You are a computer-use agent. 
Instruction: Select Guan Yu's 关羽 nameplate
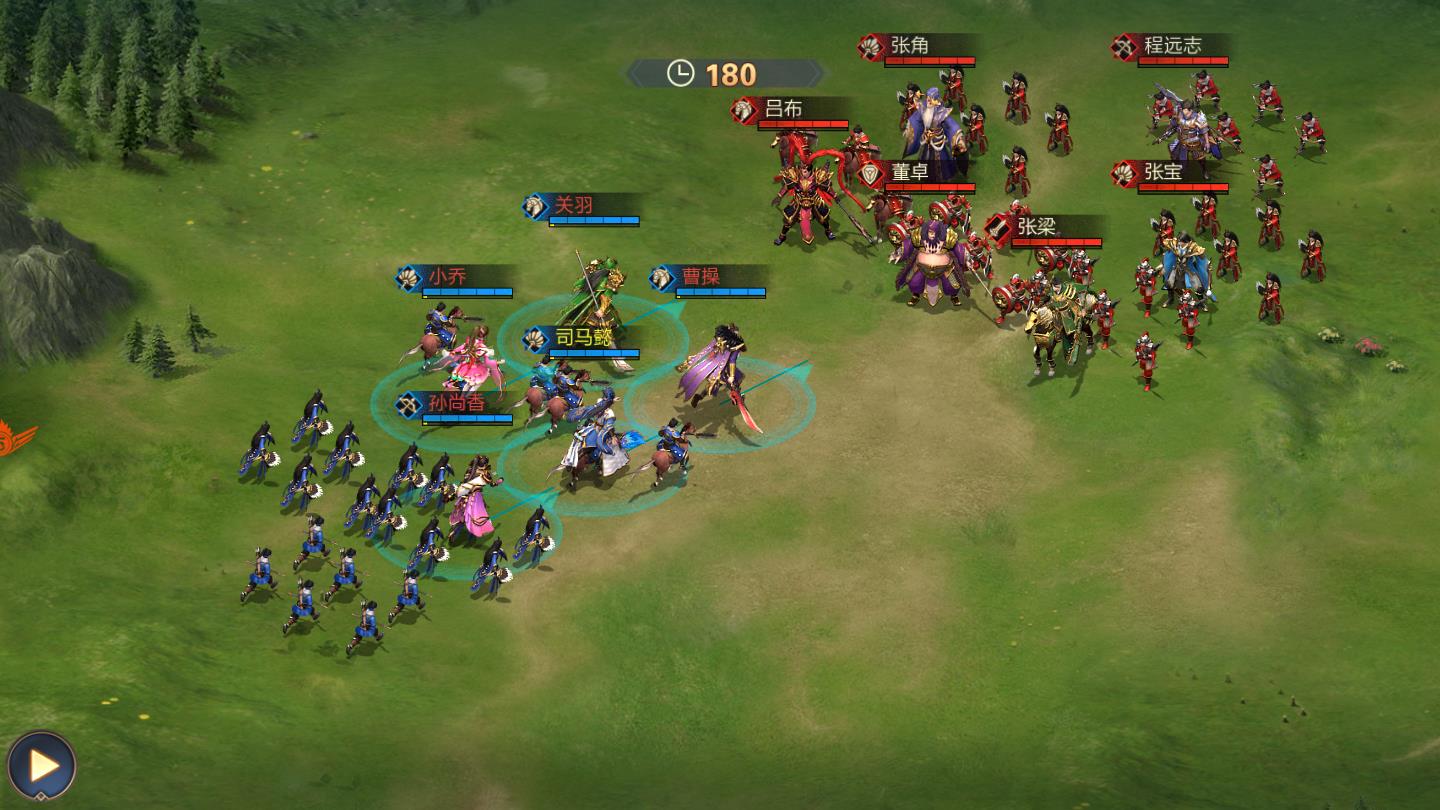point(583,207)
